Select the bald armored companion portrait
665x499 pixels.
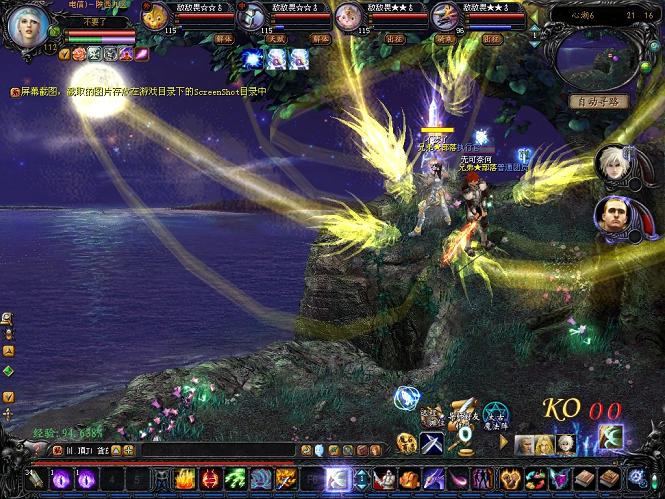click(x=613, y=215)
